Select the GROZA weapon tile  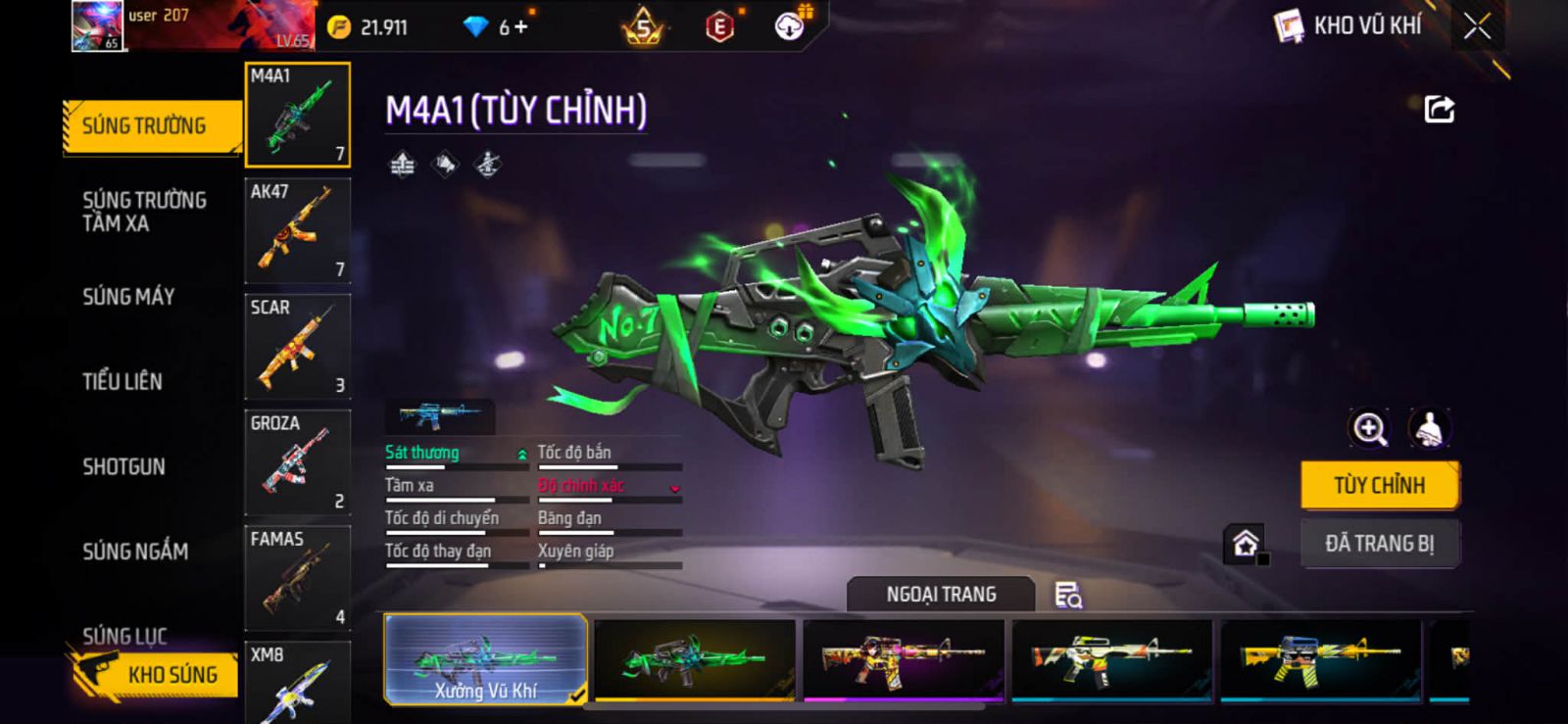(297, 462)
